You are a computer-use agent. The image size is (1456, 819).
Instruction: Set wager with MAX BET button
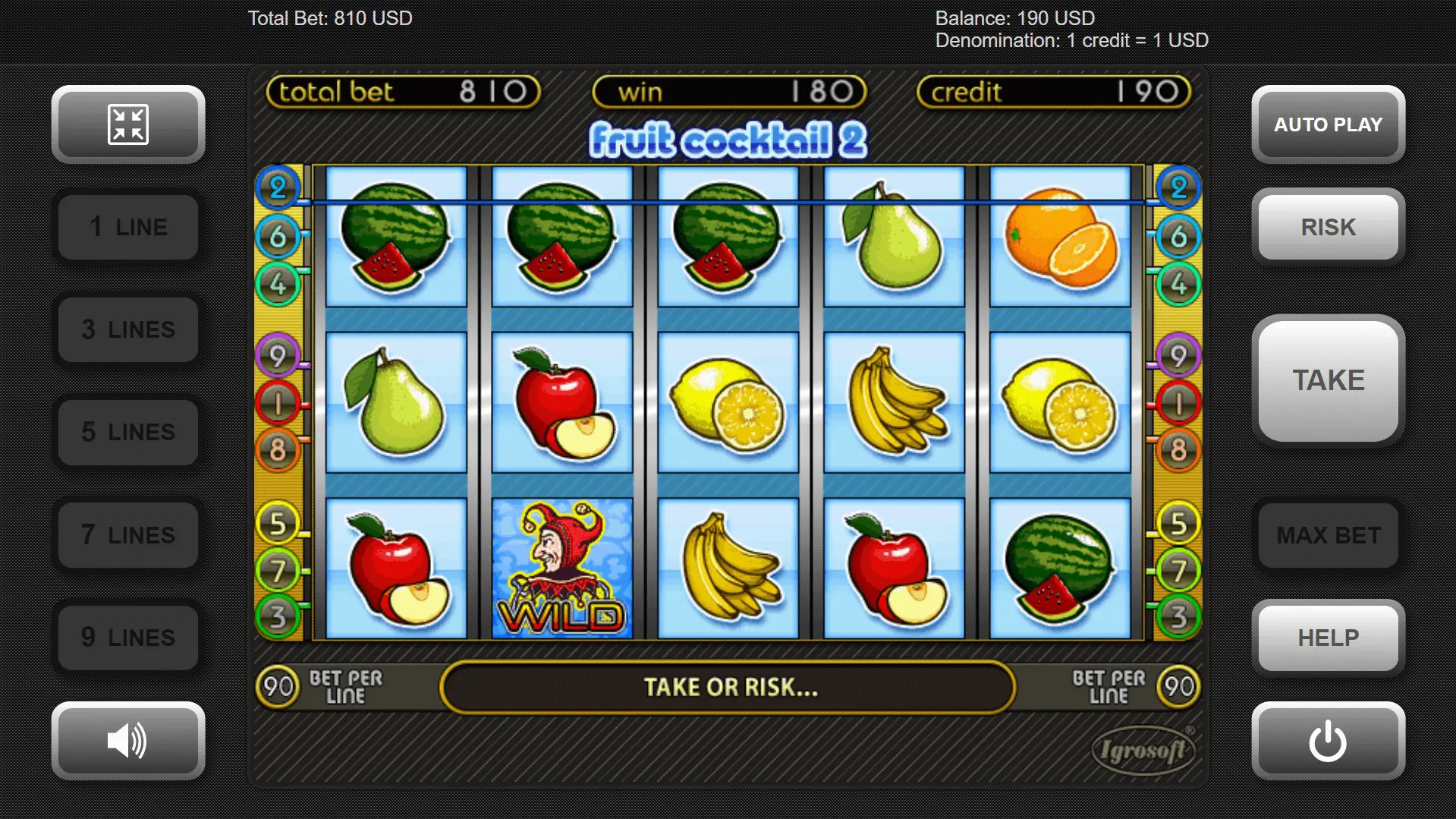[x=1328, y=535]
